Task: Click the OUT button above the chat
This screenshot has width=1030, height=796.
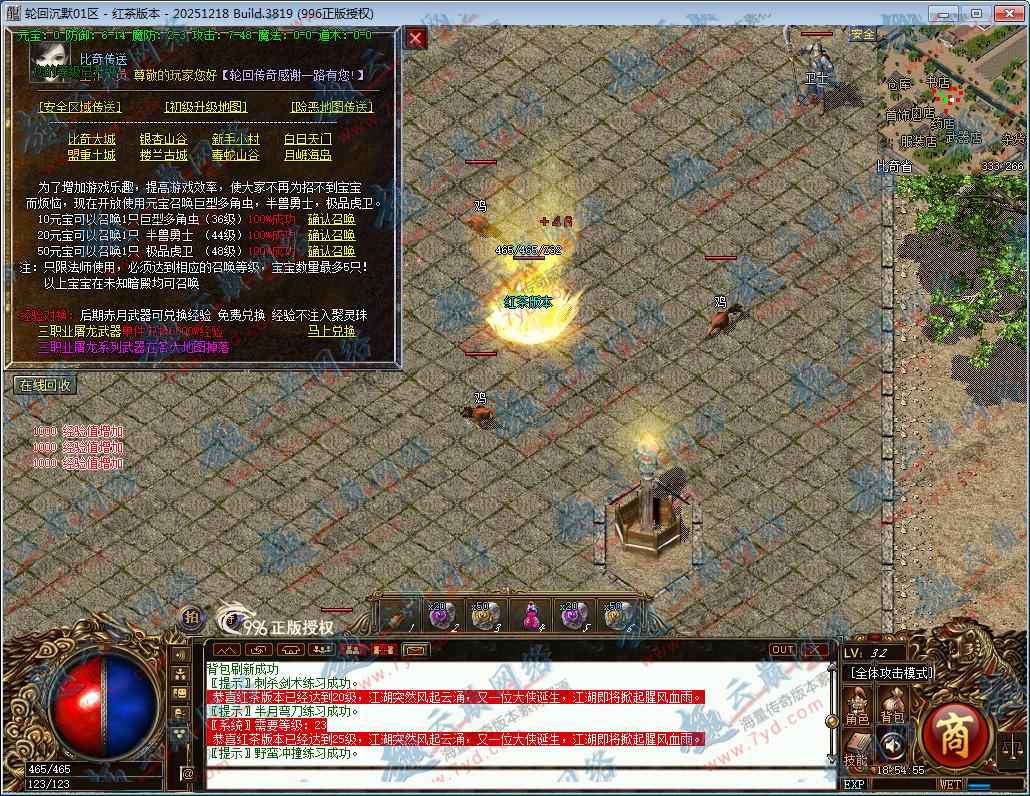Action: coord(782,650)
